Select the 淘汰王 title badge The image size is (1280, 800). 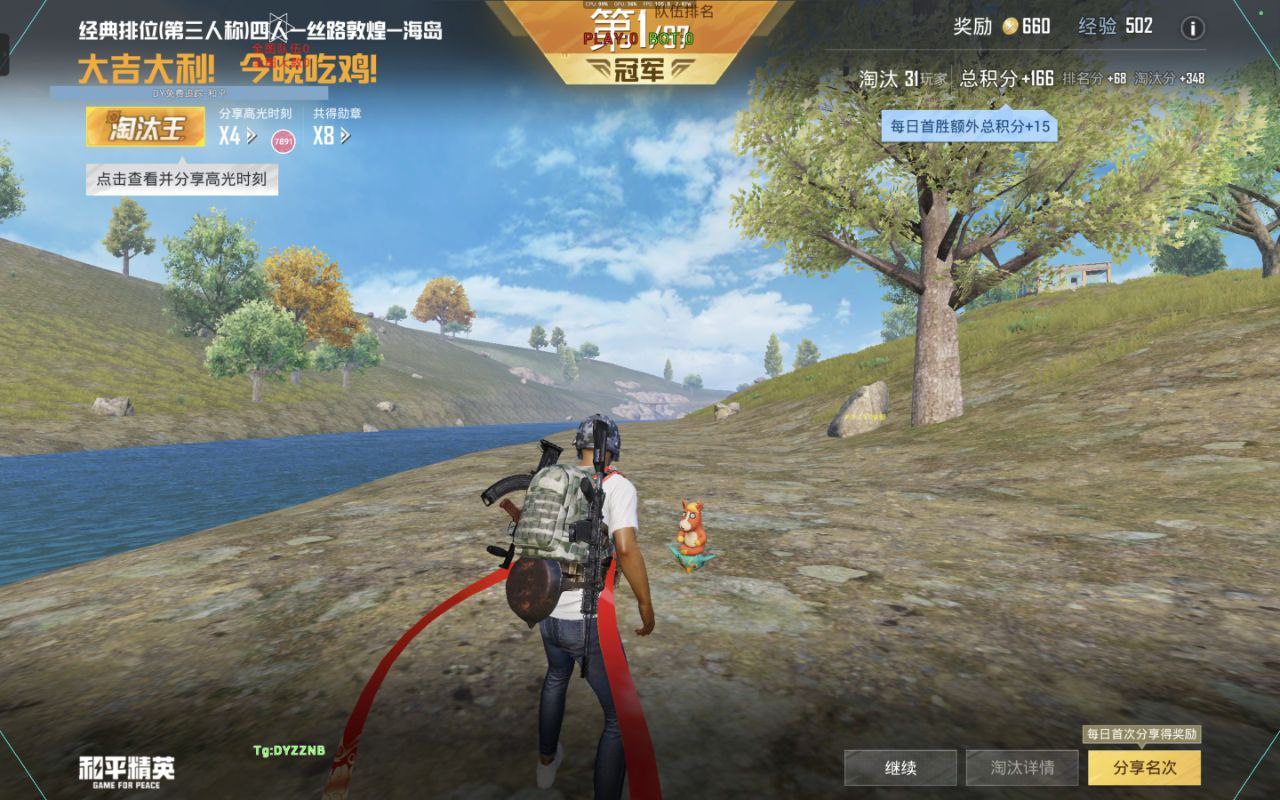145,127
